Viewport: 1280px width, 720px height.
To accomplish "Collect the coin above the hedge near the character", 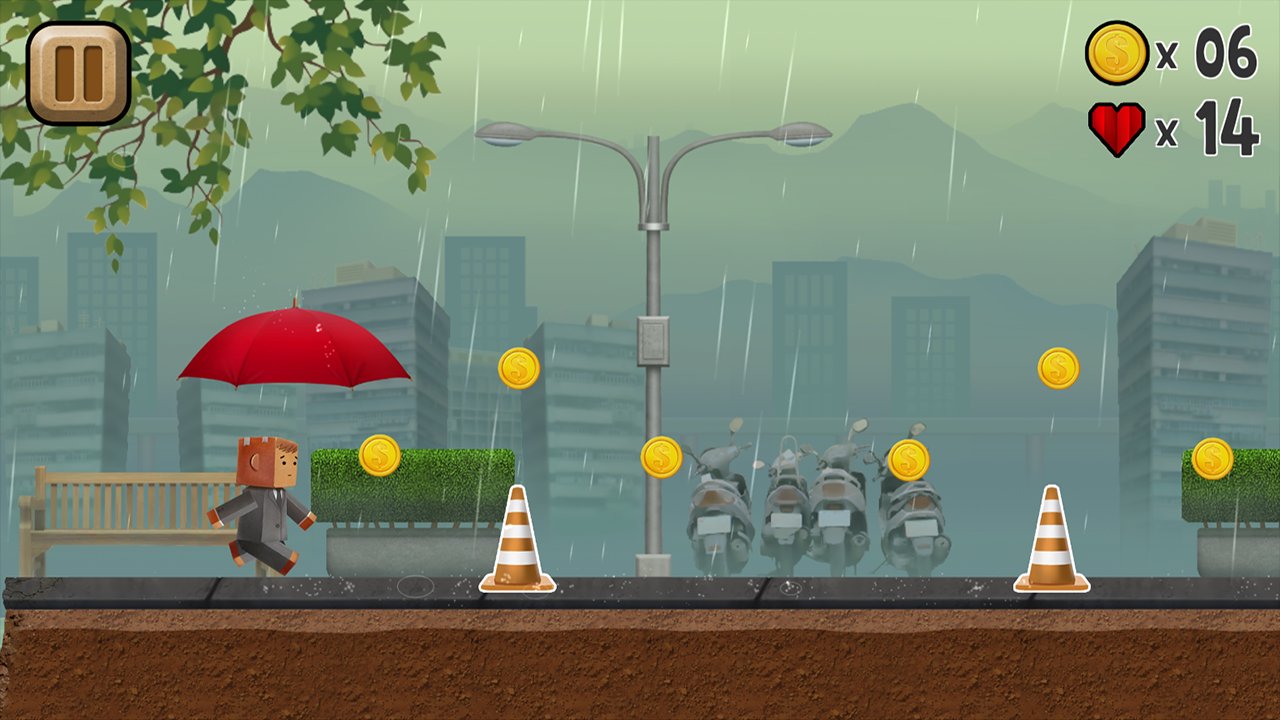I will 380,456.
